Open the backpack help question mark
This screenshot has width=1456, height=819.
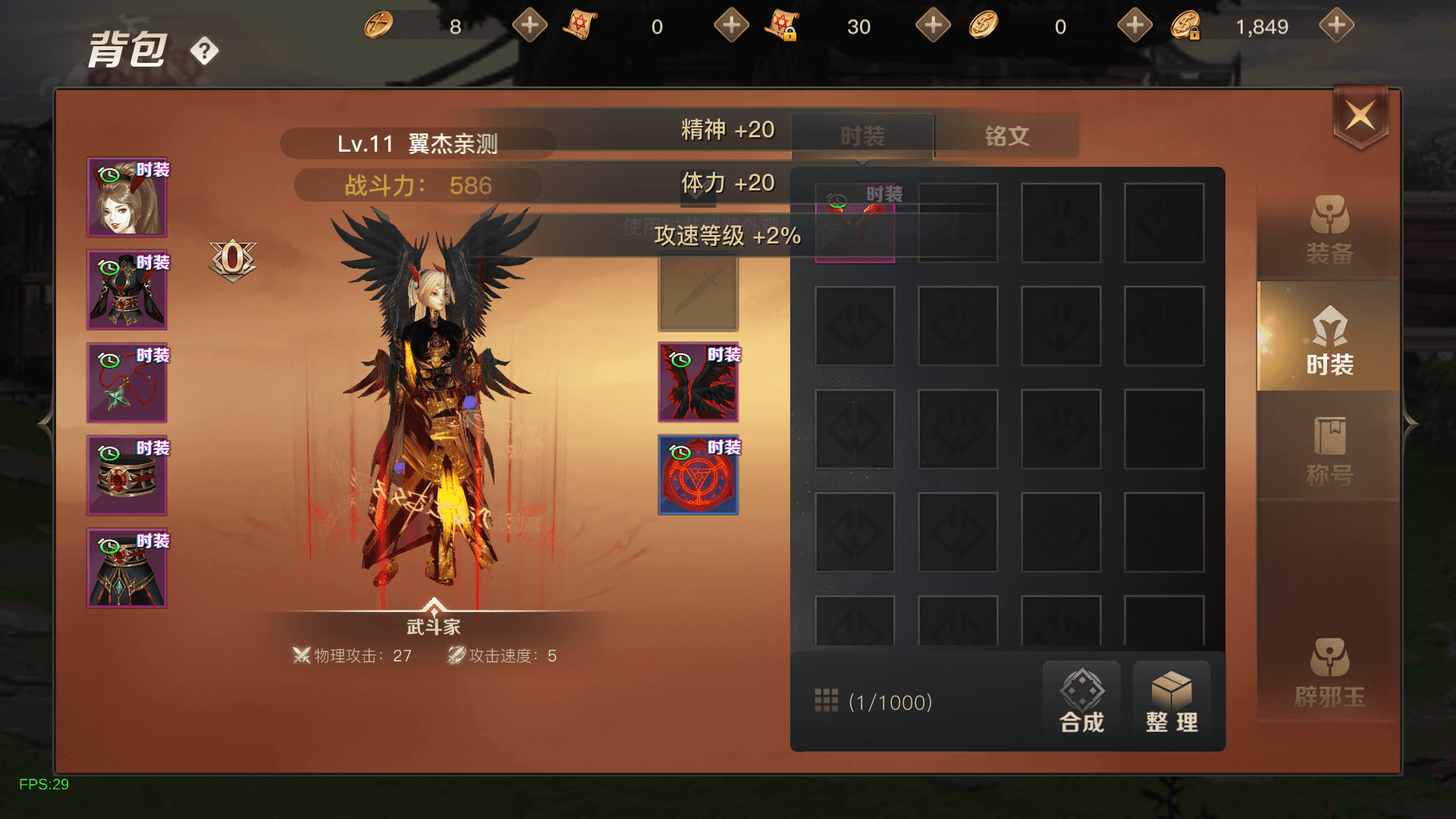click(x=204, y=52)
